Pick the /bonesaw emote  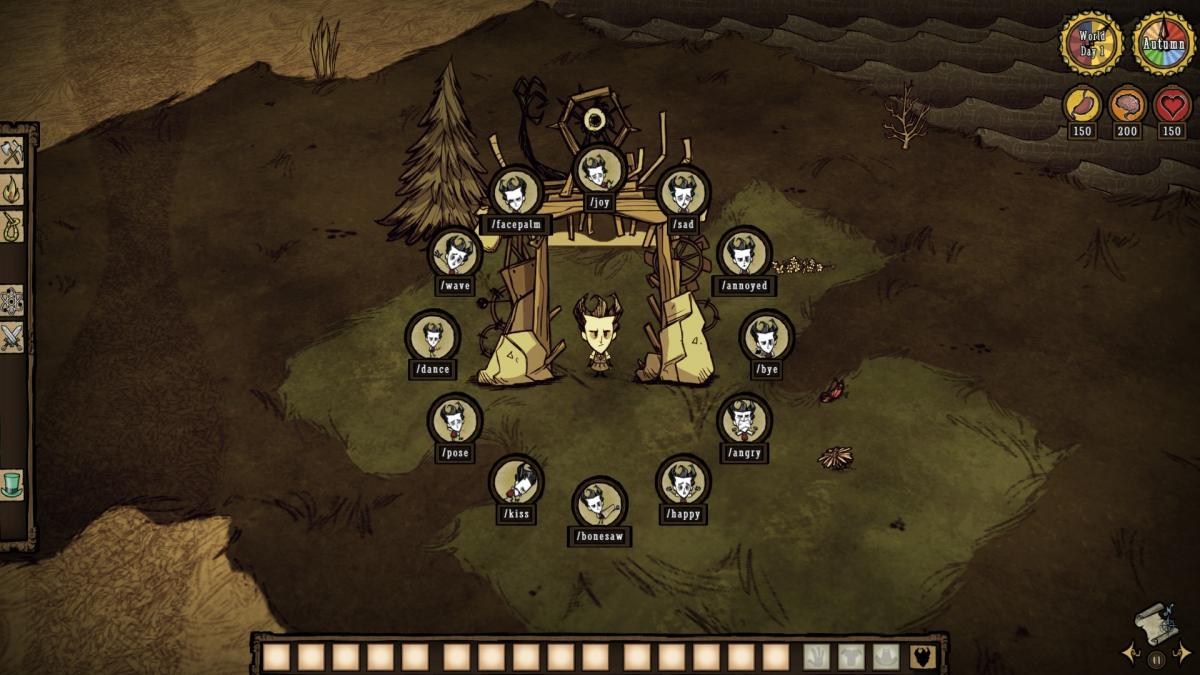pos(599,505)
